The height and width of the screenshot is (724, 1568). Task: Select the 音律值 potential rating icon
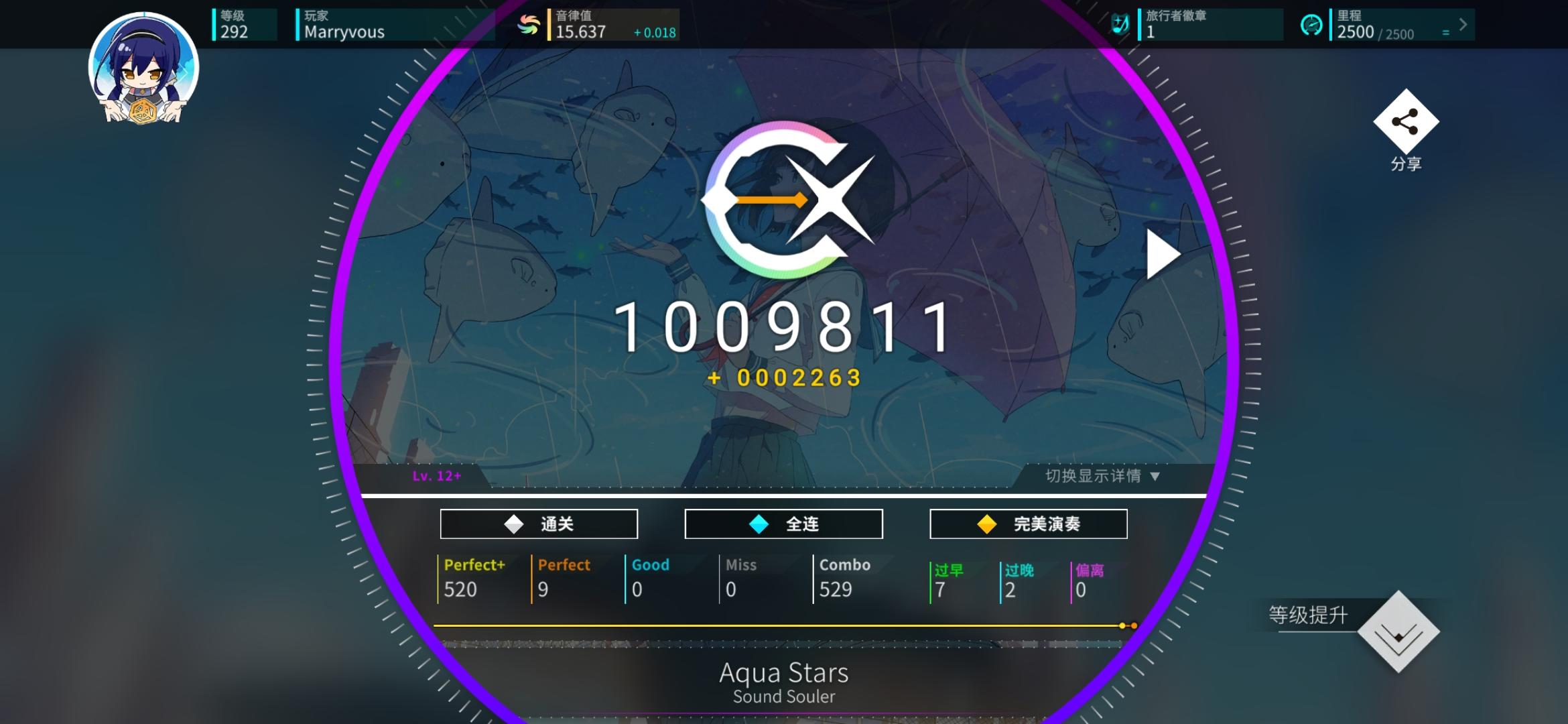527,24
